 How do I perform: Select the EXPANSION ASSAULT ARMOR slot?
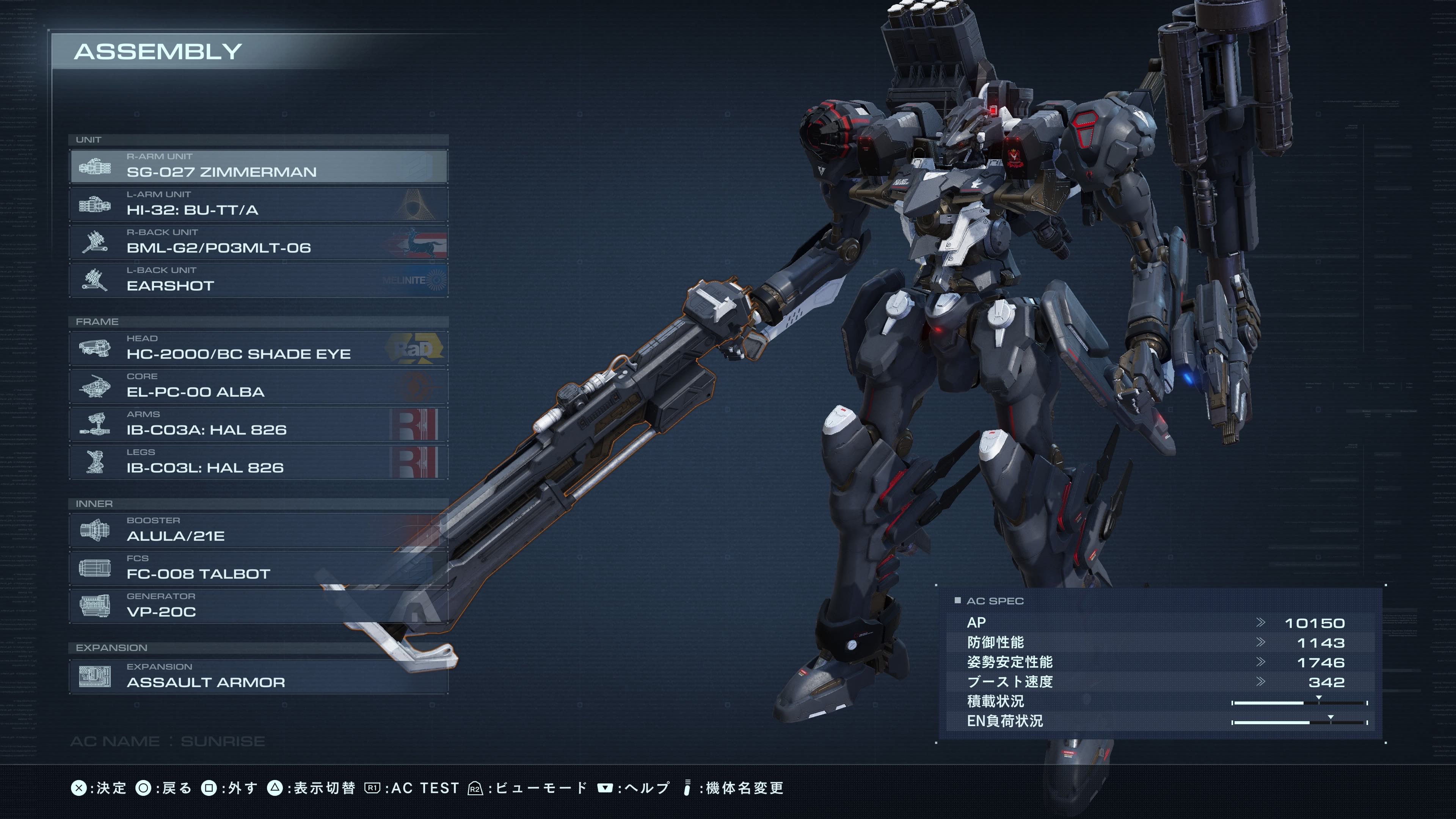258,676
